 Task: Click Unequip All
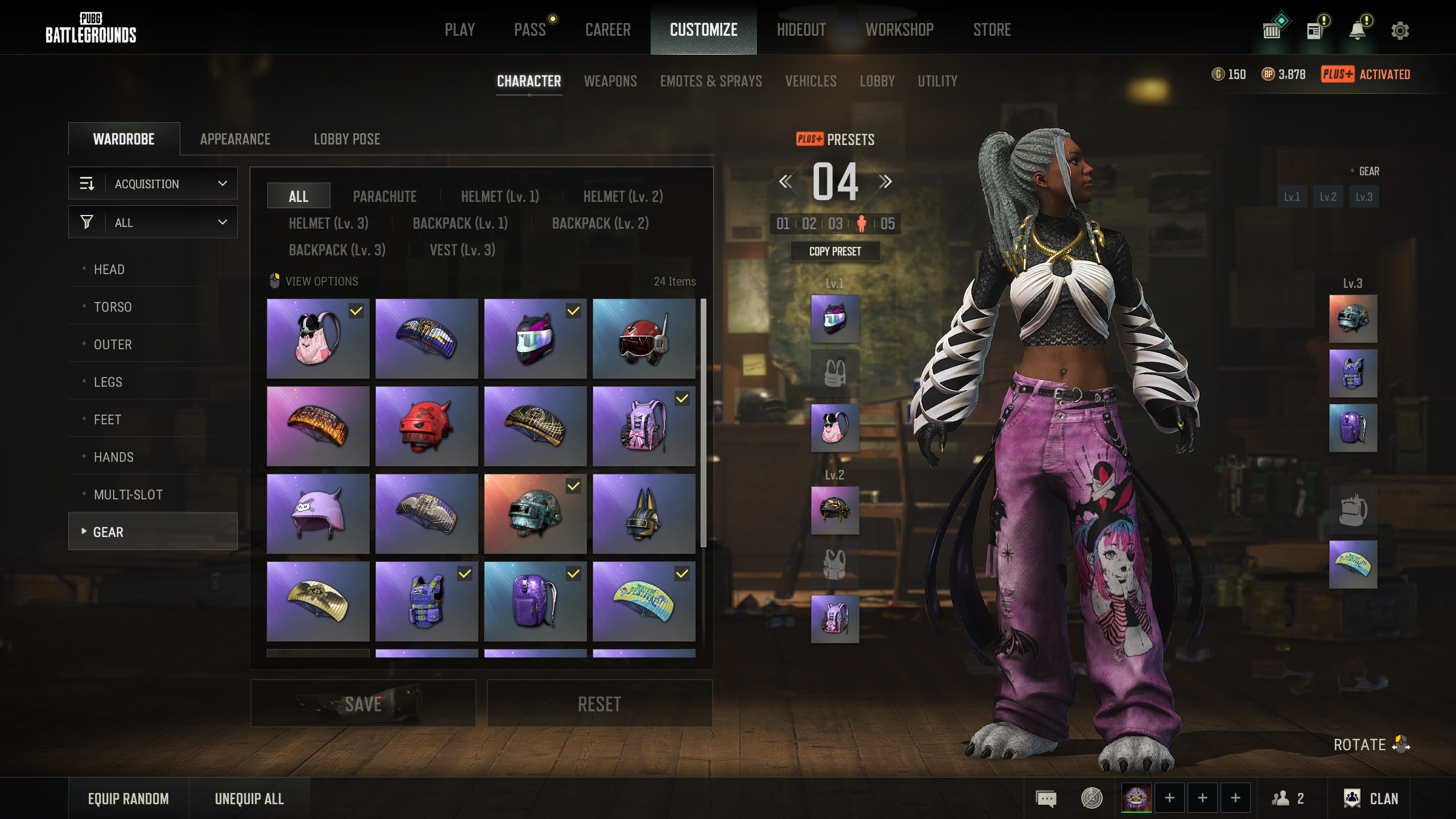click(249, 799)
